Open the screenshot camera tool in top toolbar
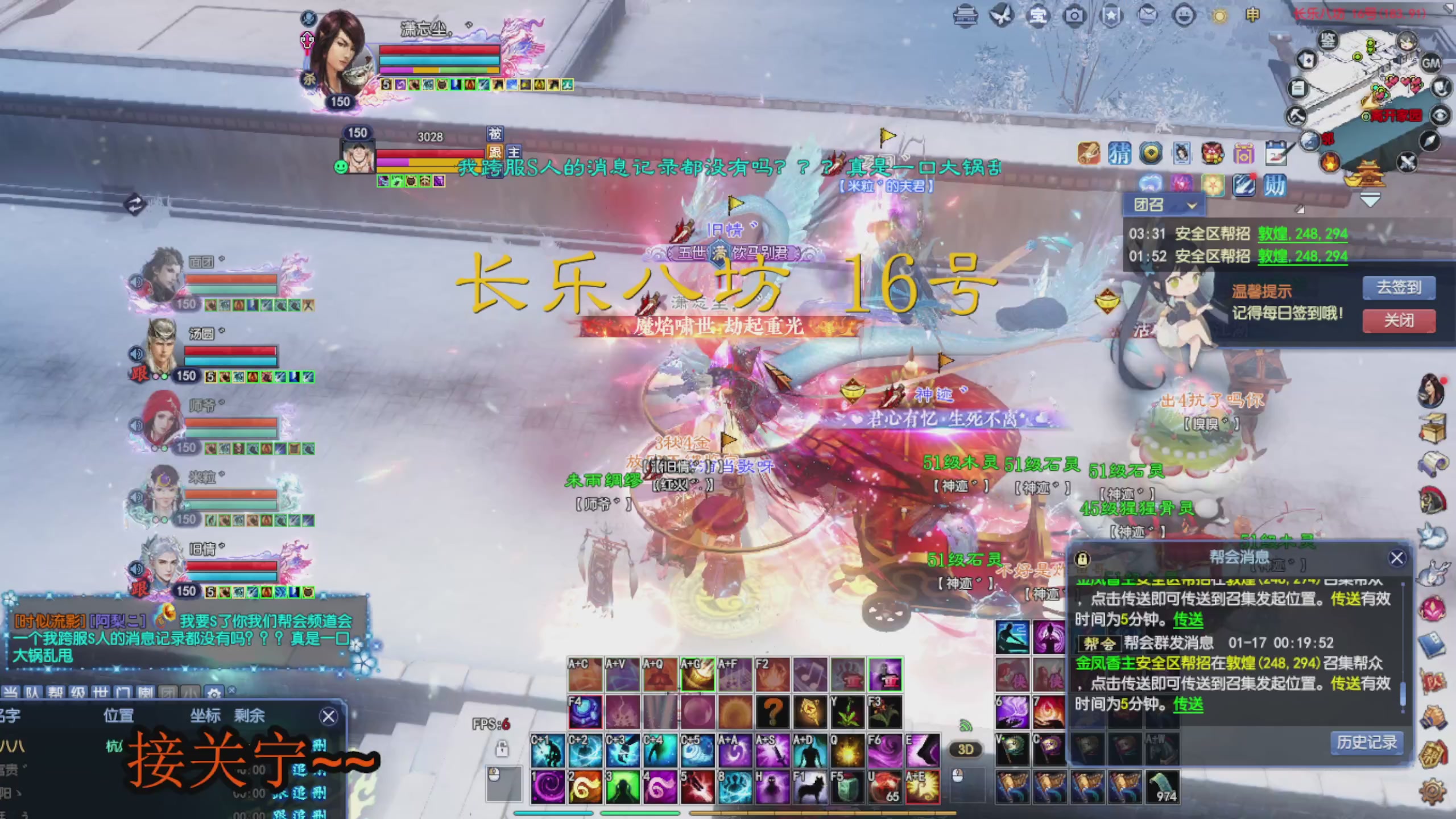The width and height of the screenshot is (1456, 819). pos(1074,16)
